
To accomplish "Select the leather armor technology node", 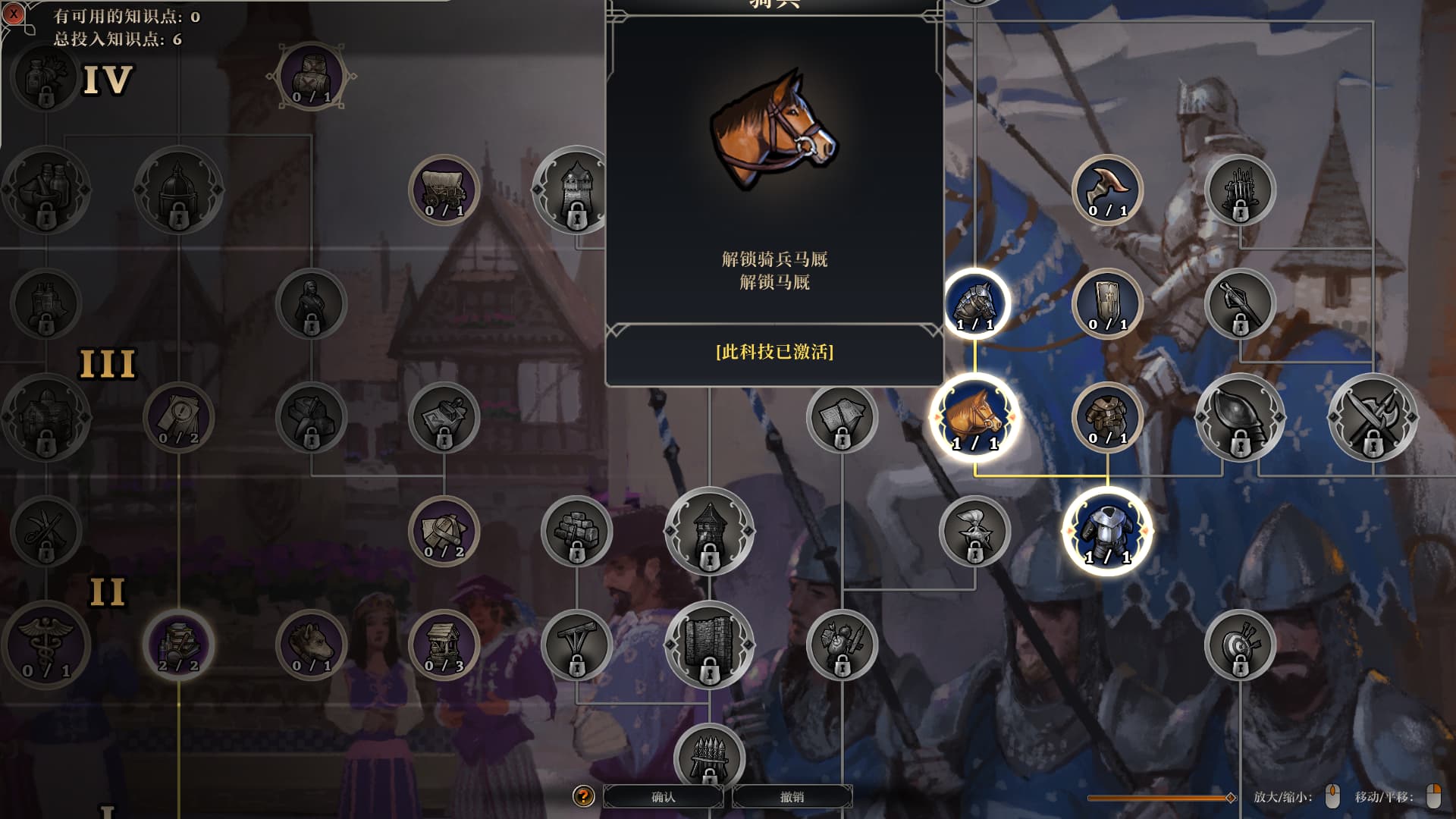I will pyautogui.click(x=1107, y=417).
